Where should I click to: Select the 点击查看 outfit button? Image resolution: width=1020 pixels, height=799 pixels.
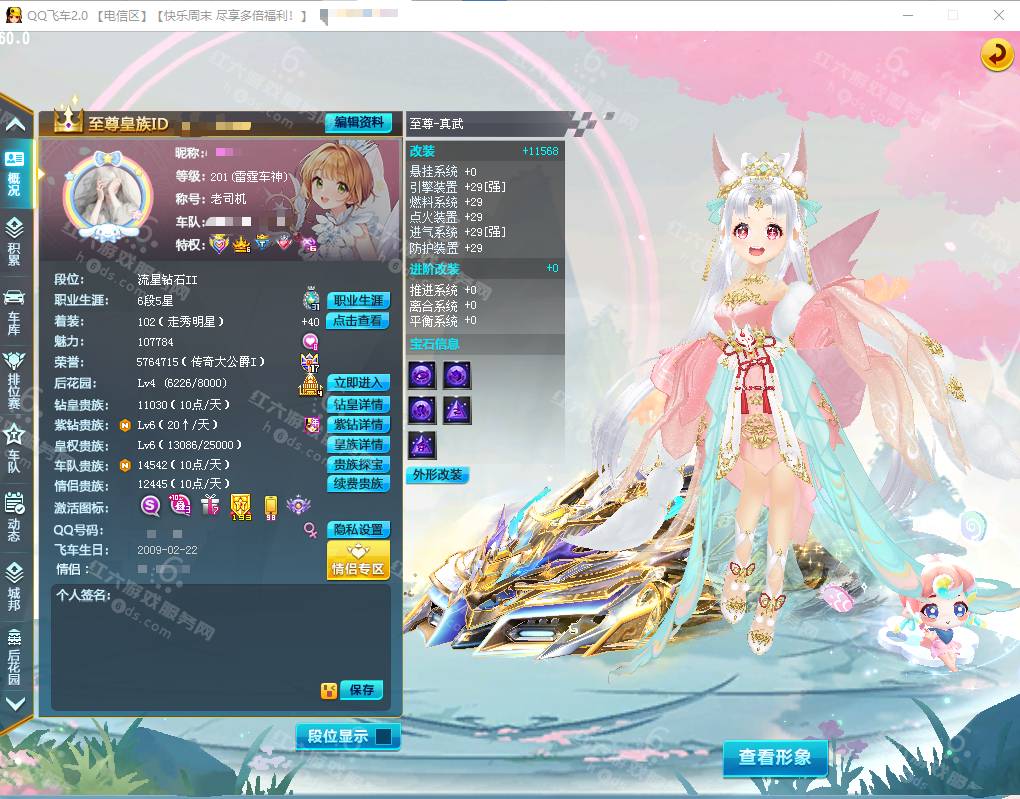[358, 321]
